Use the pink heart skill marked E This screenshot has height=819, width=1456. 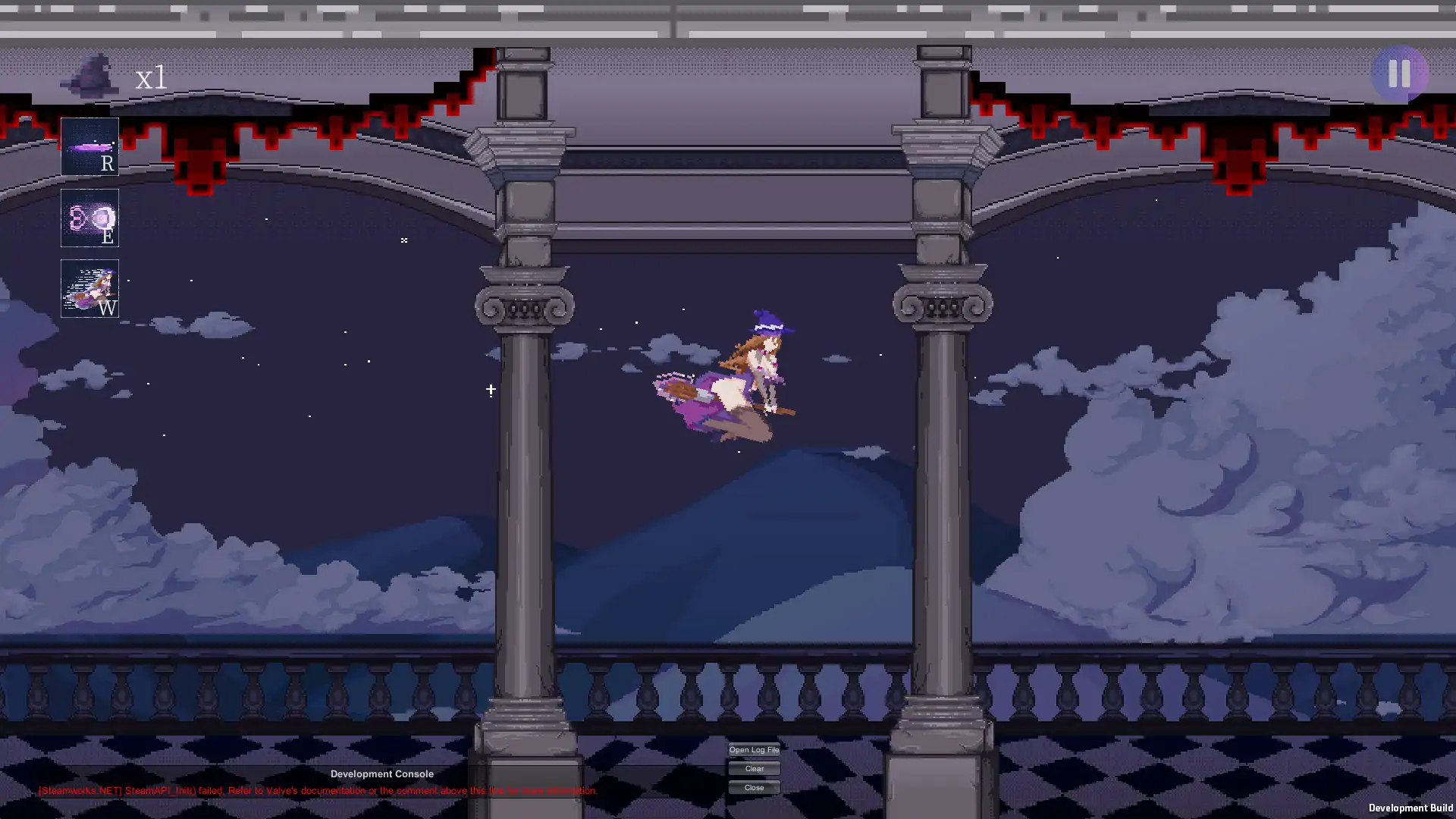tap(89, 218)
